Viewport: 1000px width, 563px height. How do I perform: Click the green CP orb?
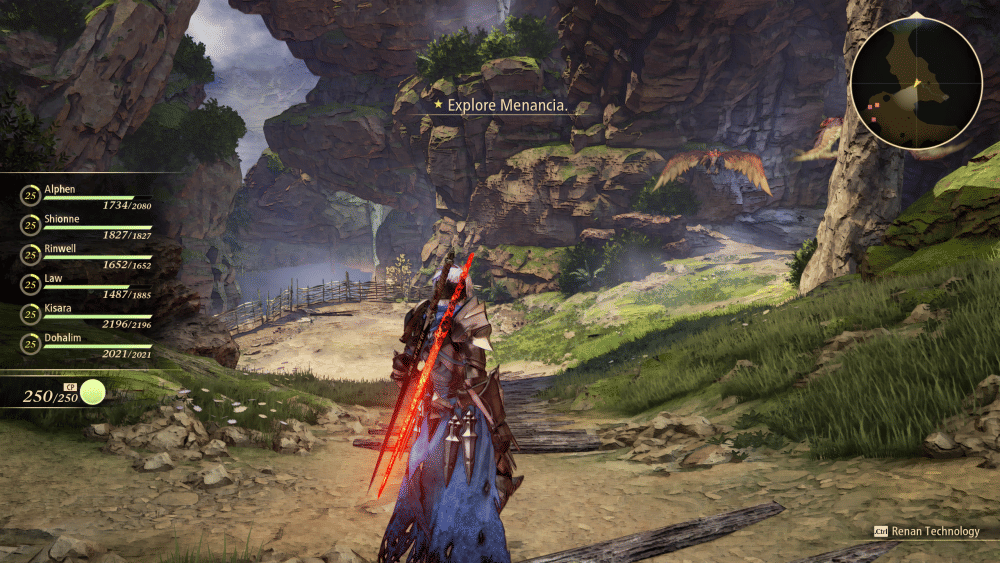(93, 392)
